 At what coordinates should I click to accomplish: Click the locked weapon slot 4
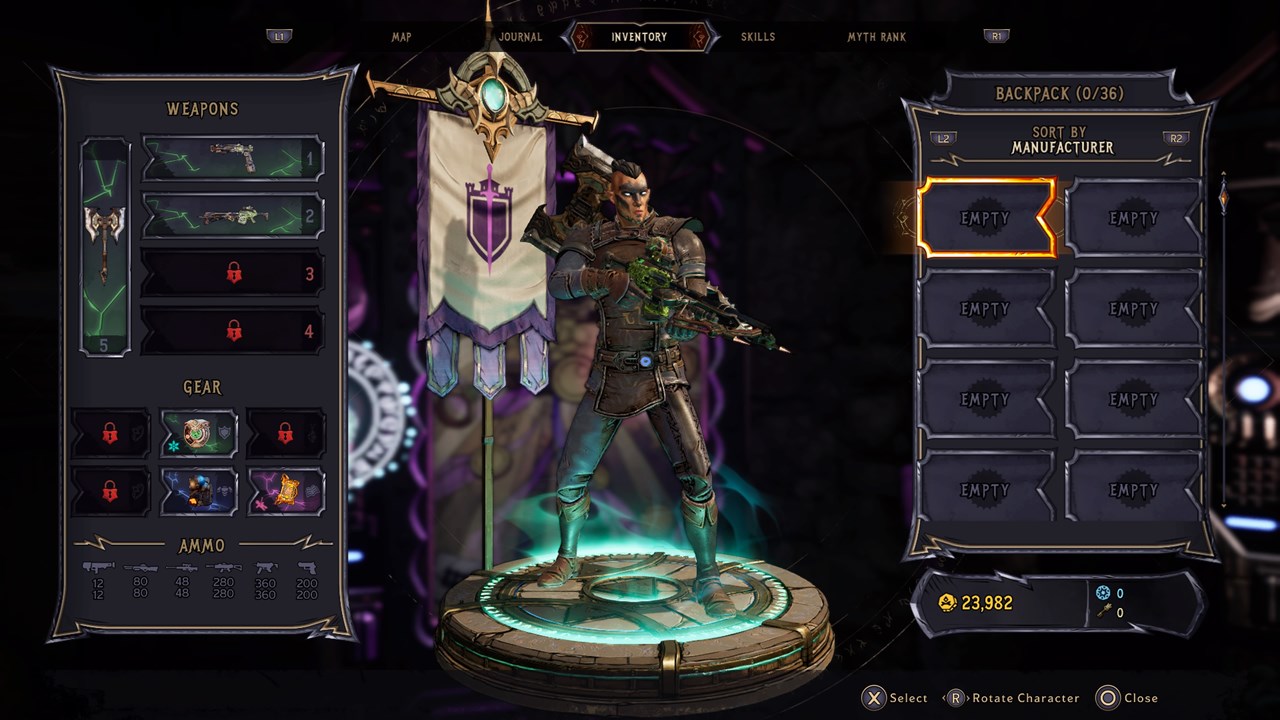click(x=233, y=331)
